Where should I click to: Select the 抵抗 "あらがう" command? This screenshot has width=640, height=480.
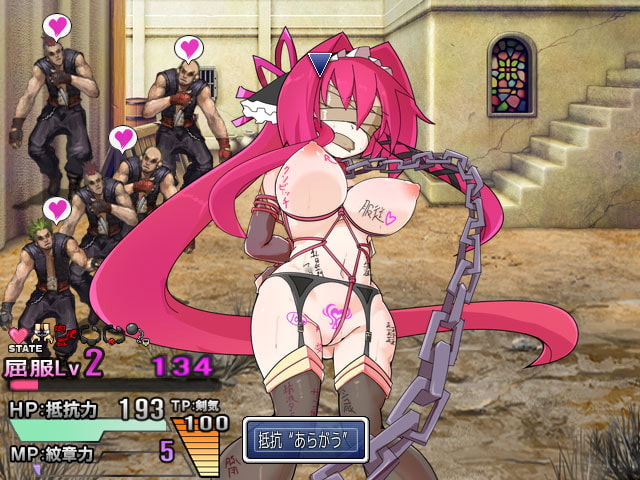(306, 440)
